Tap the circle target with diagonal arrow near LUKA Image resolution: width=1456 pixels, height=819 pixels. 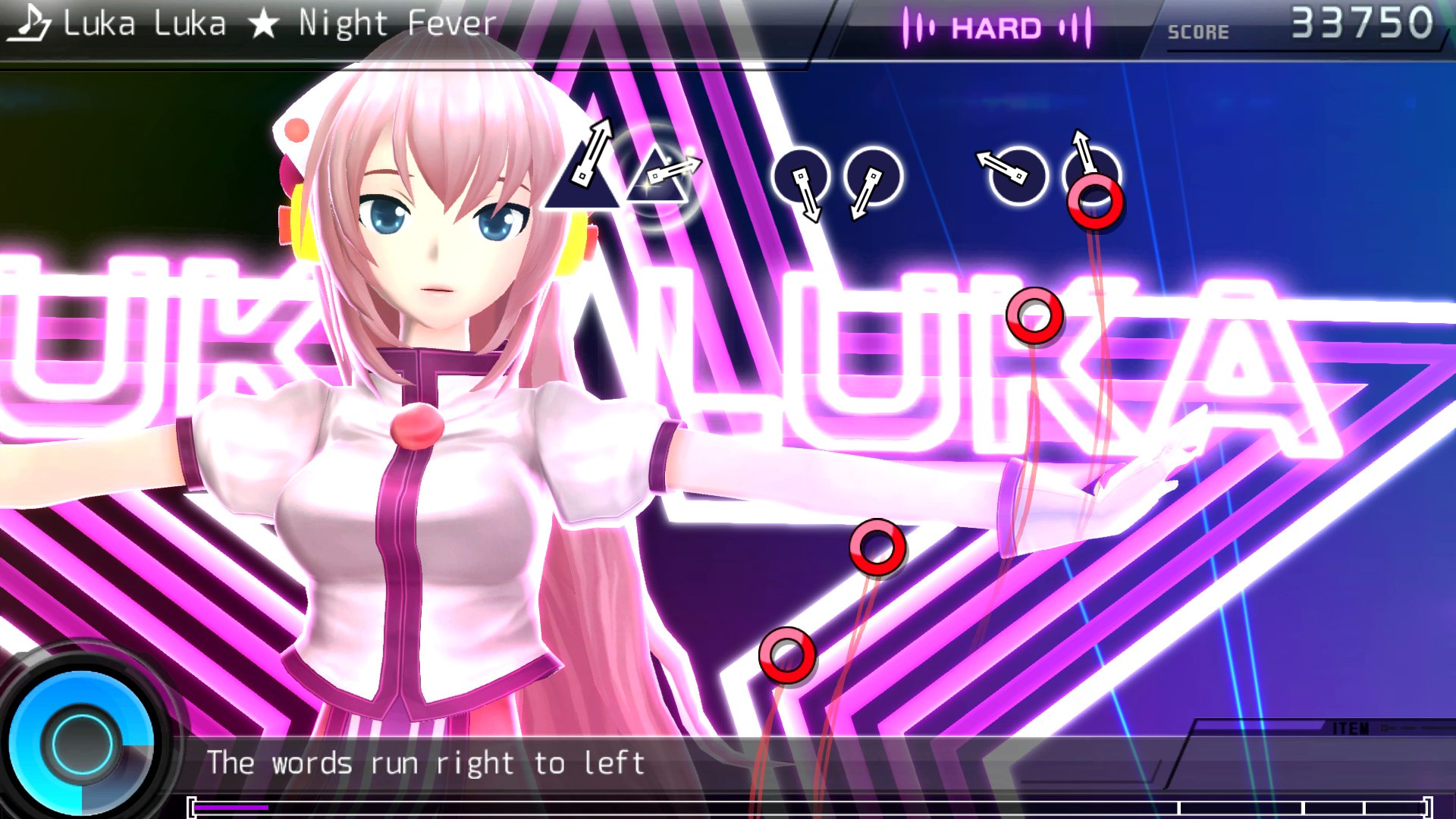[x=1016, y=176]
